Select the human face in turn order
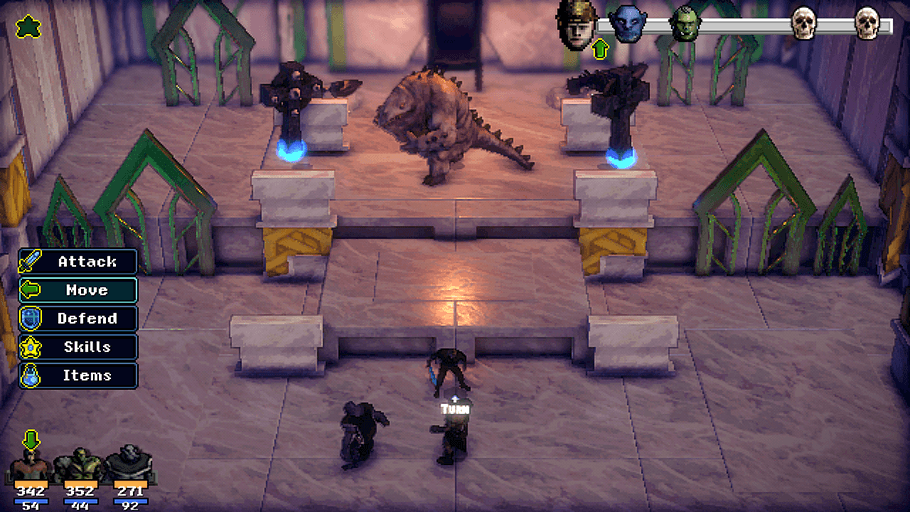Viewport: 910px width, 512px height. pyautogui.click(x=577, y=23)
